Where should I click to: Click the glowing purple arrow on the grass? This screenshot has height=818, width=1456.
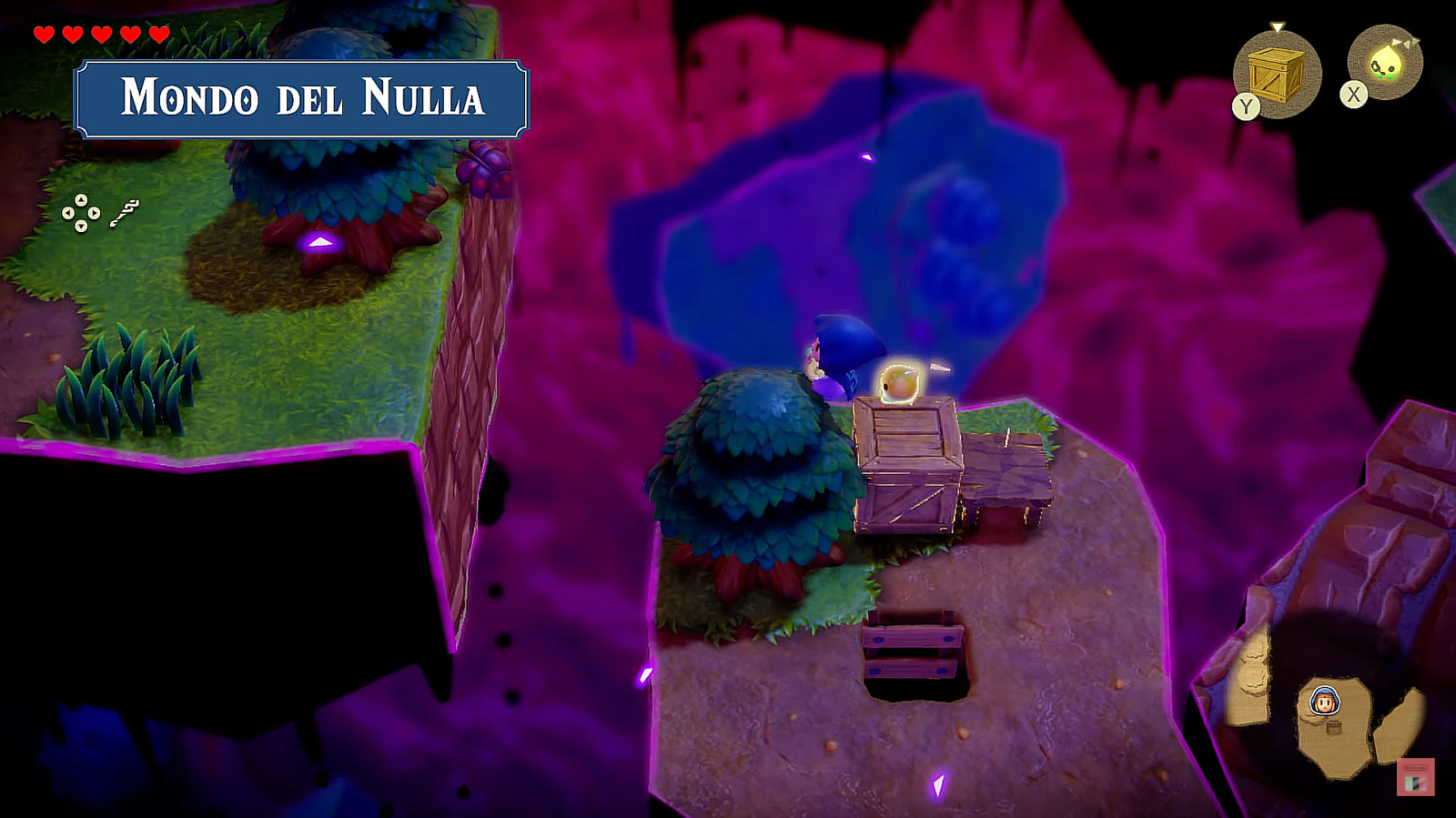click(318, 242)
